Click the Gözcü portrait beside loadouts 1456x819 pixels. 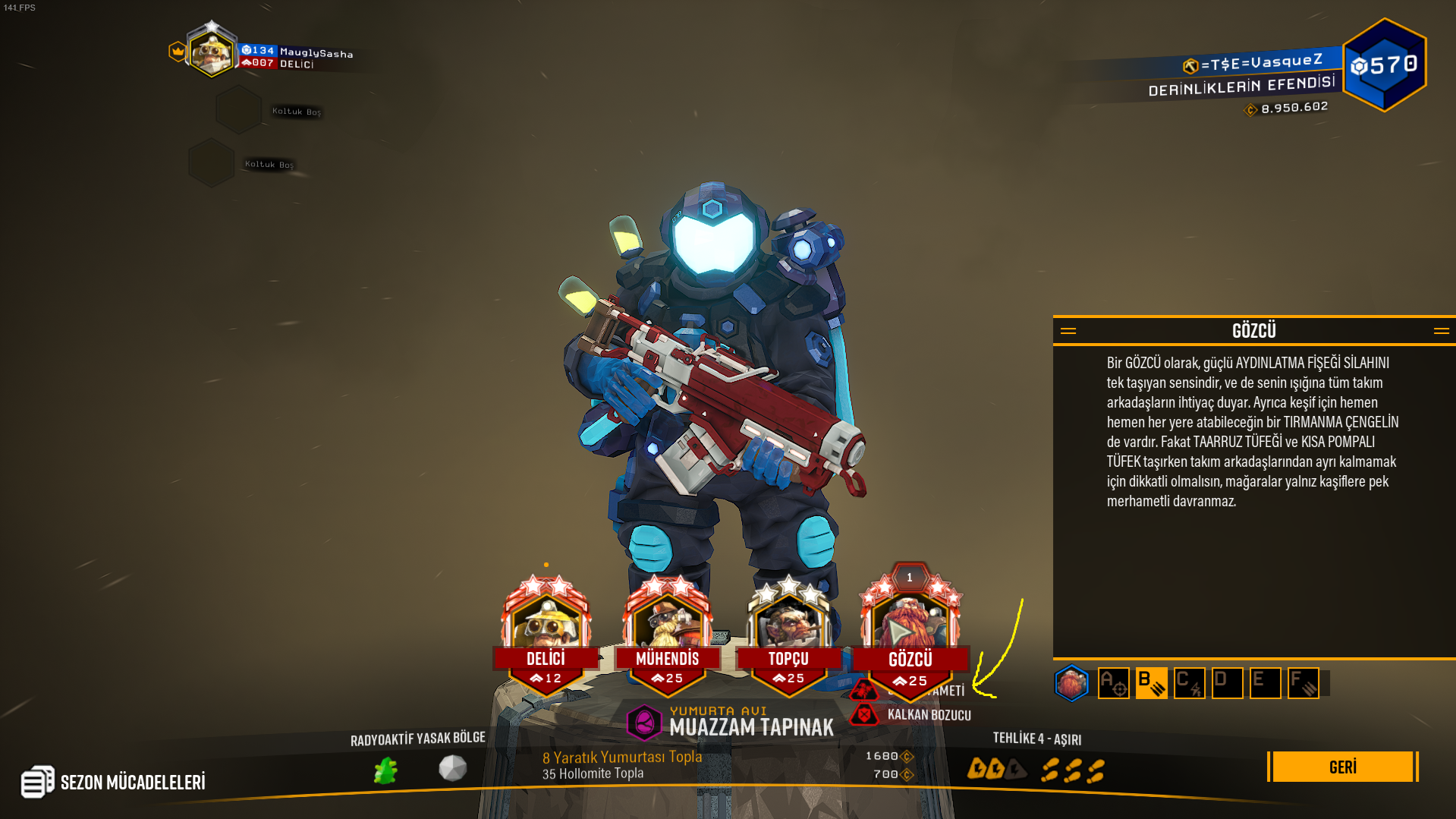tap(1071, 683)
